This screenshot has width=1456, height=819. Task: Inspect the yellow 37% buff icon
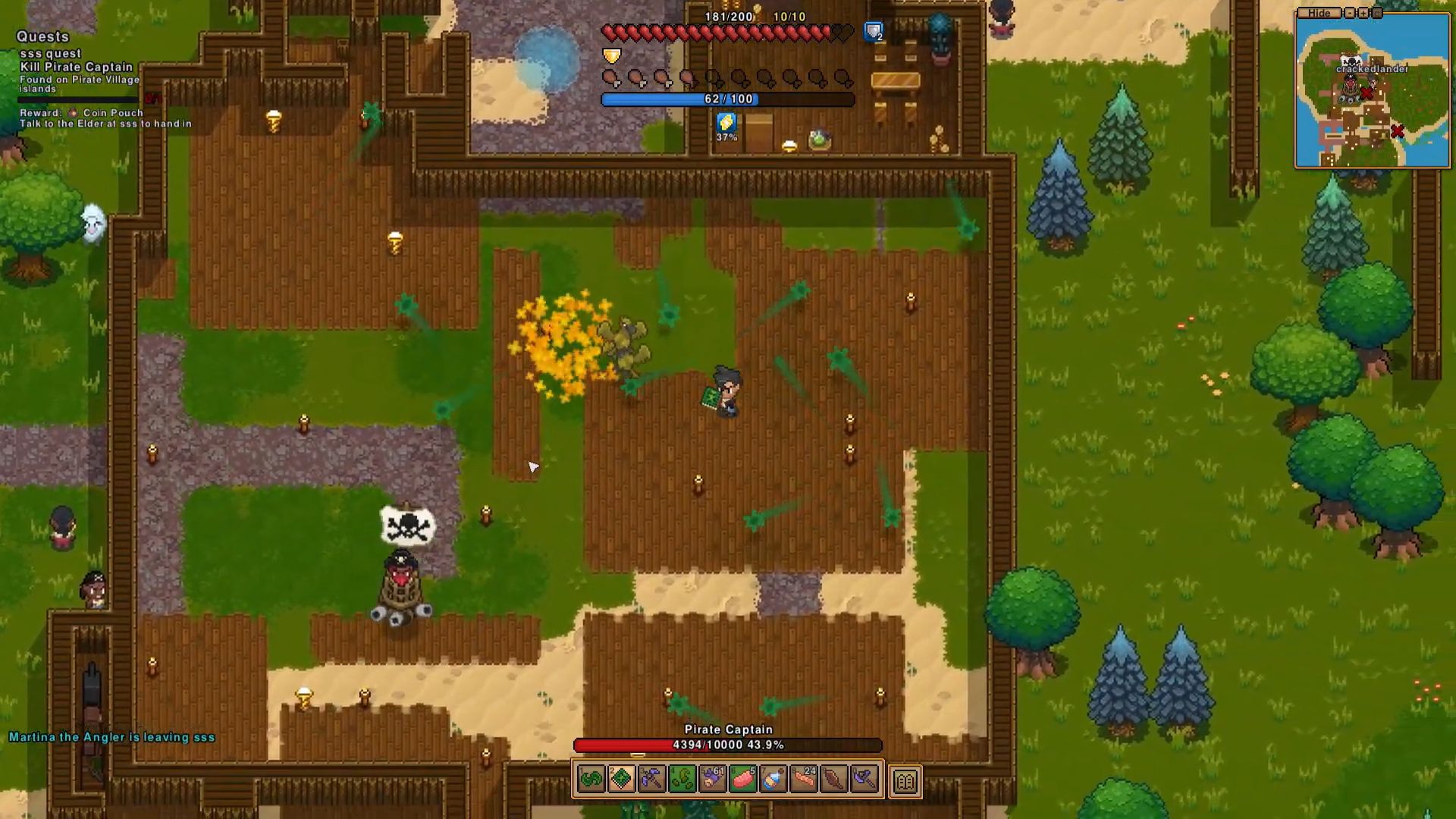pyautogui.click(x=726, y=124)
